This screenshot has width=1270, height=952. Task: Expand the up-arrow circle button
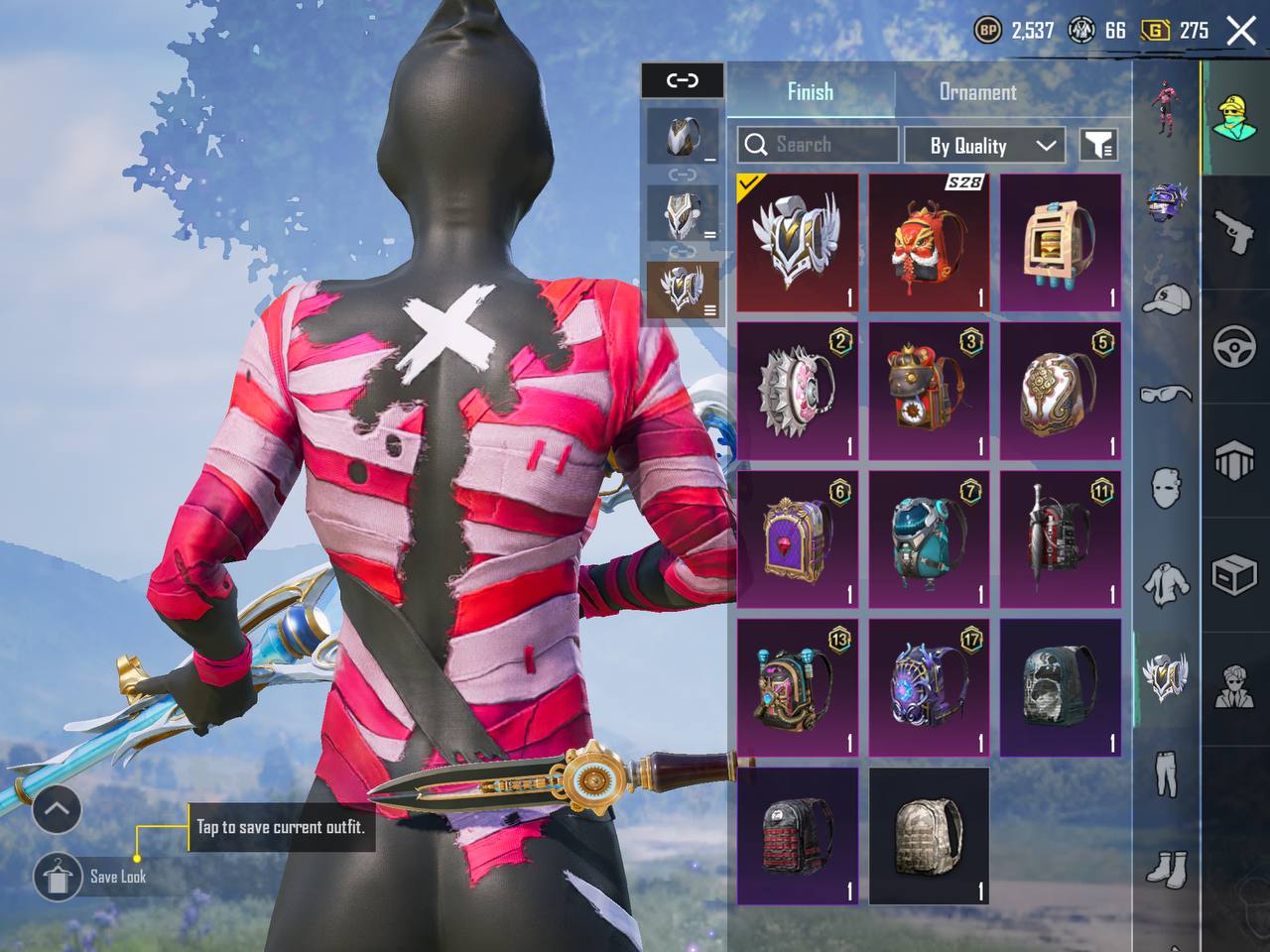pos(57,810)
